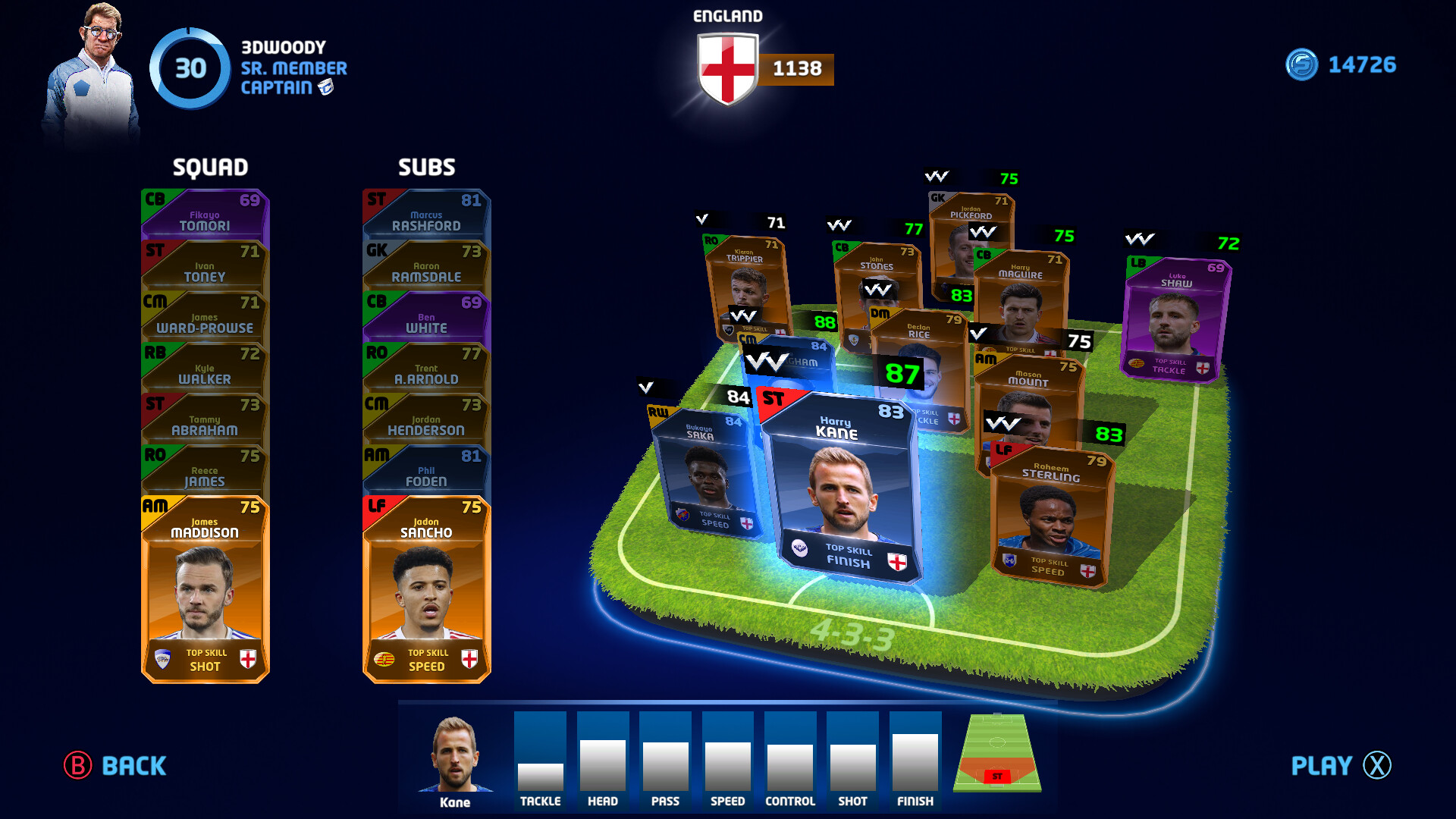The image size is (1456, 819).
Task: Toggle the W marker above Pickford's card
Action: [x=938, y=176]
